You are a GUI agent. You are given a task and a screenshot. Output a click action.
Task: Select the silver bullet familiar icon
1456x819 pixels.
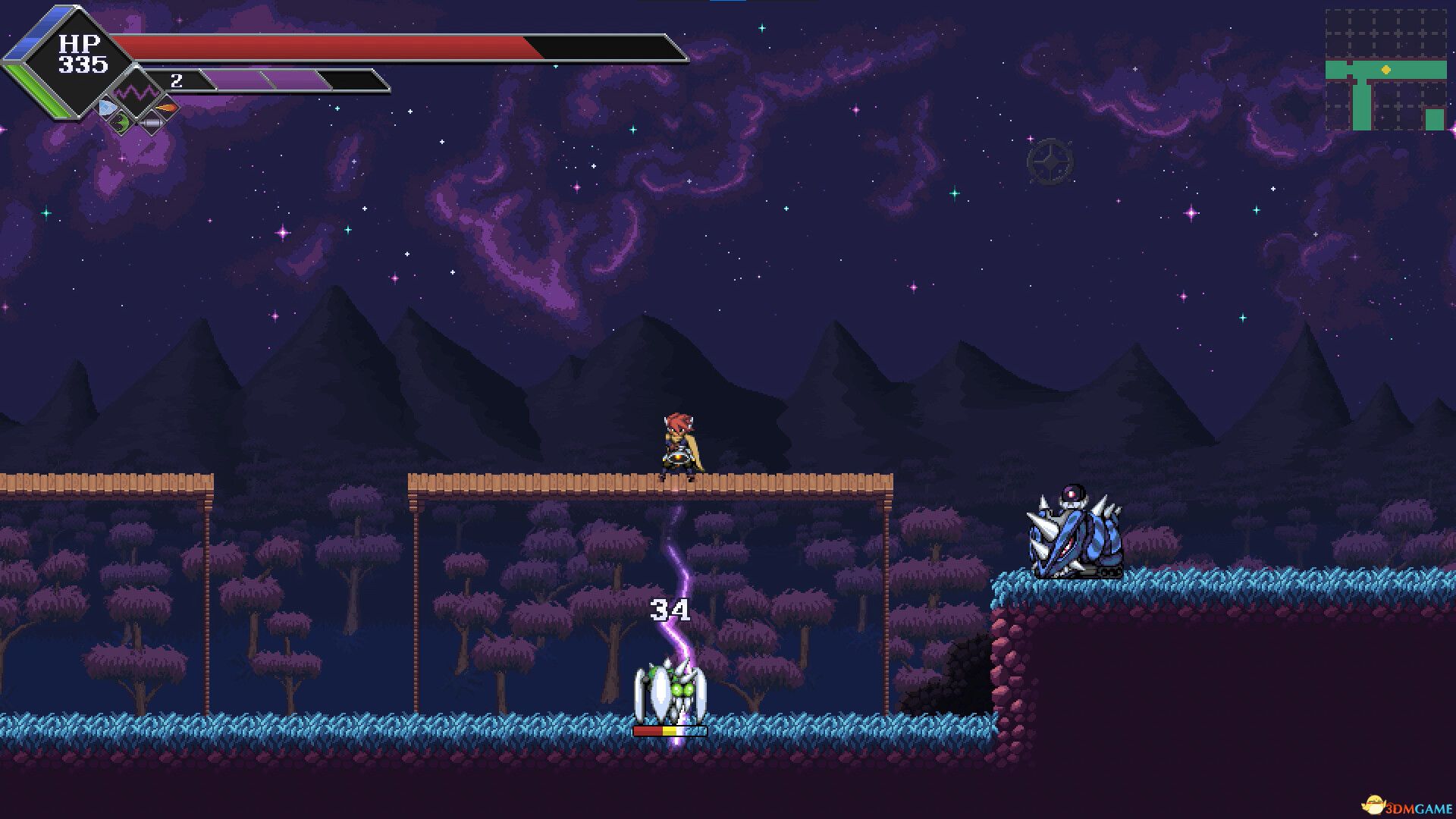click(152, 122)
